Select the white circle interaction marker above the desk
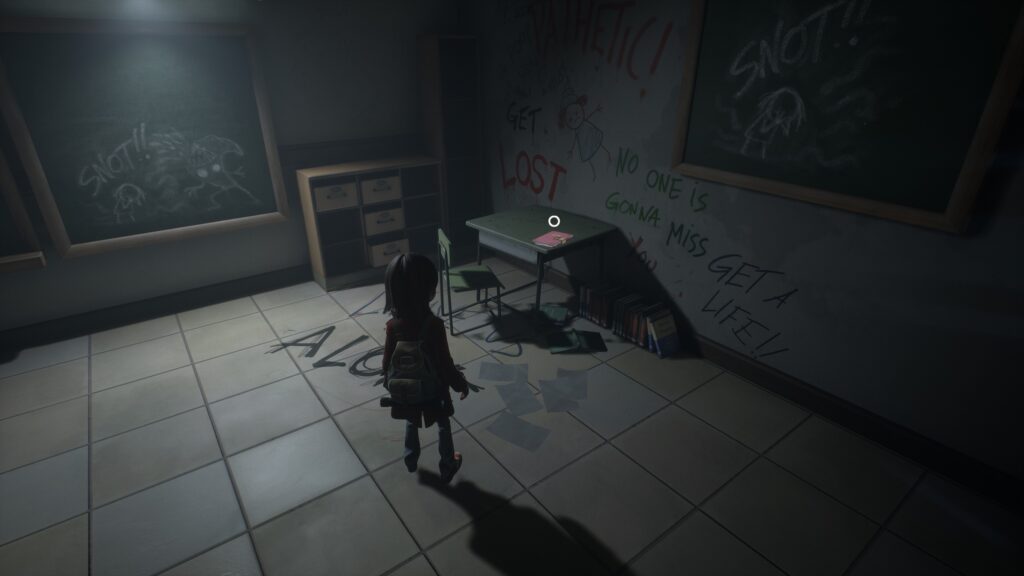Viewport: 1024px width, 576px height. [x=553, y=220]
